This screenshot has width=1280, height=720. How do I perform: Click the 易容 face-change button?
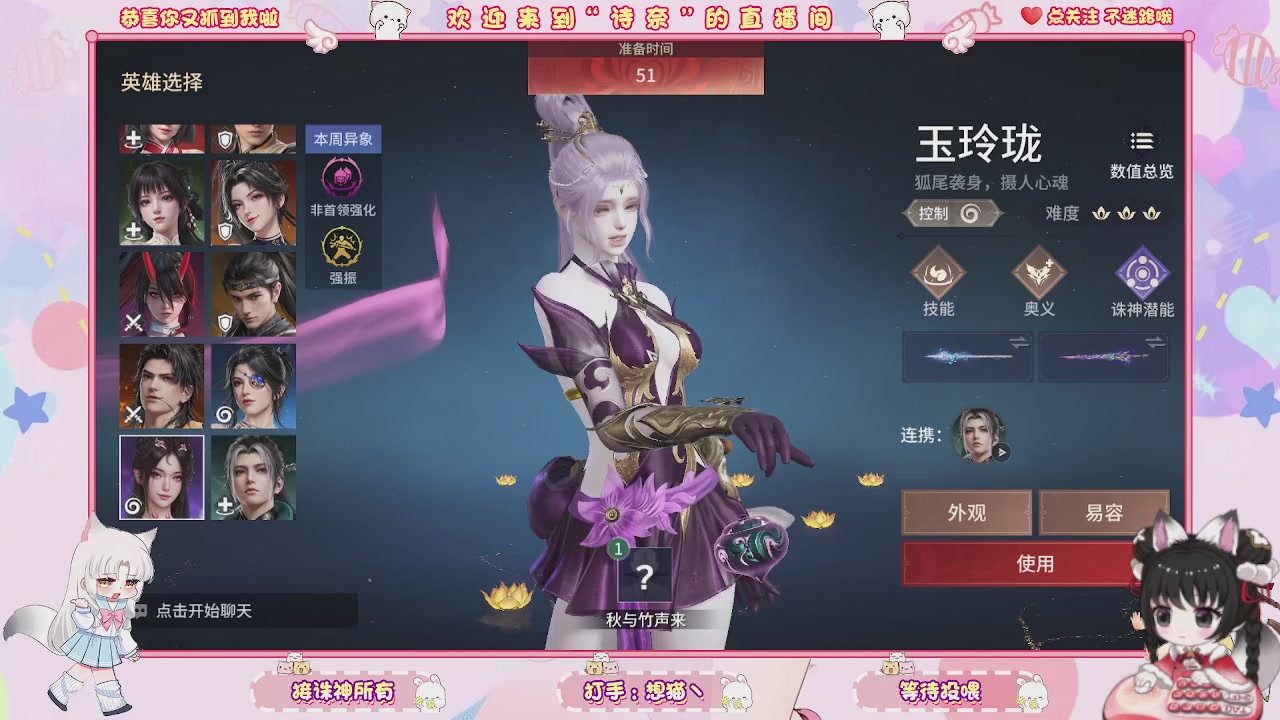[1104, 512]
